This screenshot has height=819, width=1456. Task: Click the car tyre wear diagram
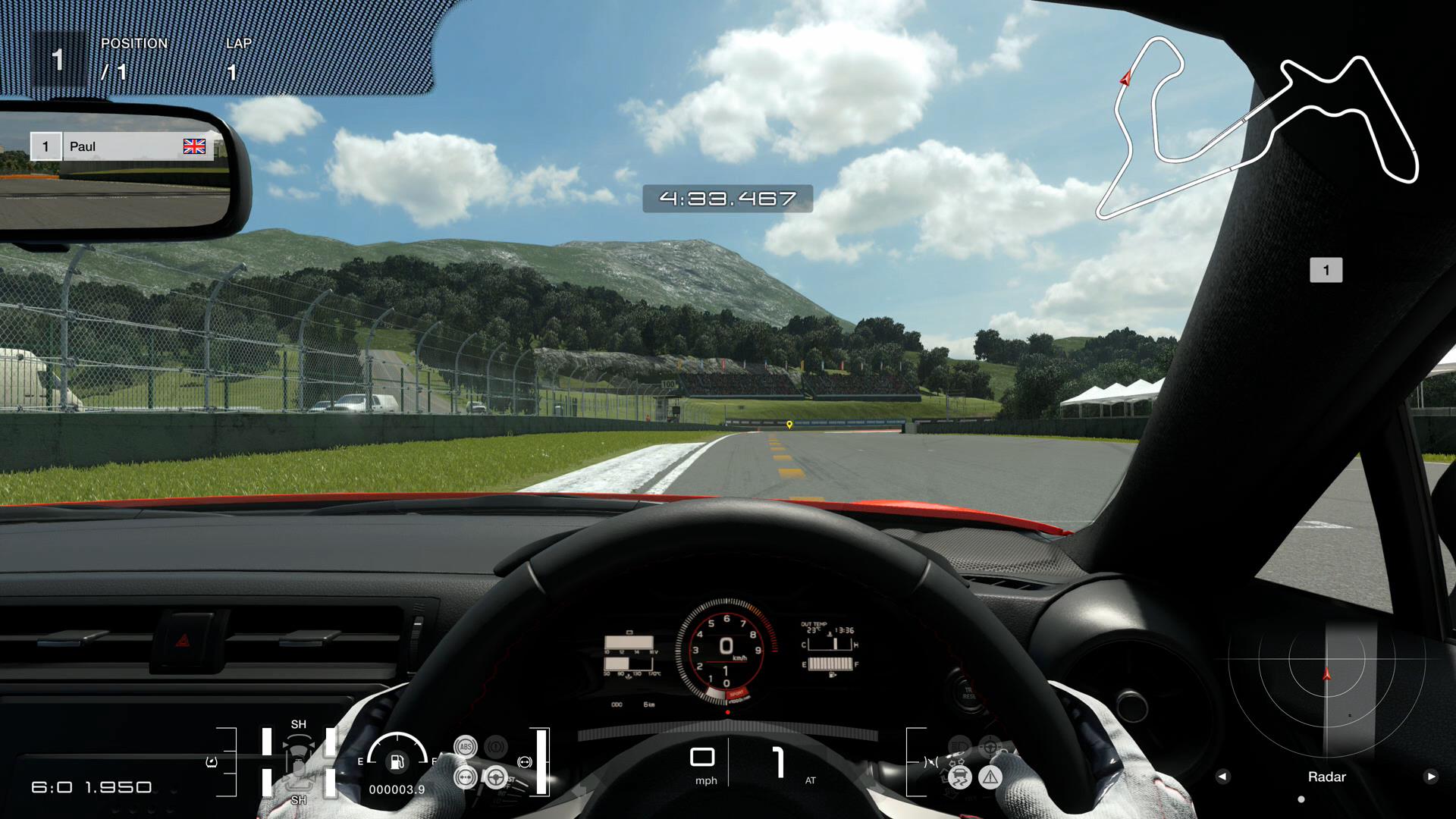click(298, 761)
